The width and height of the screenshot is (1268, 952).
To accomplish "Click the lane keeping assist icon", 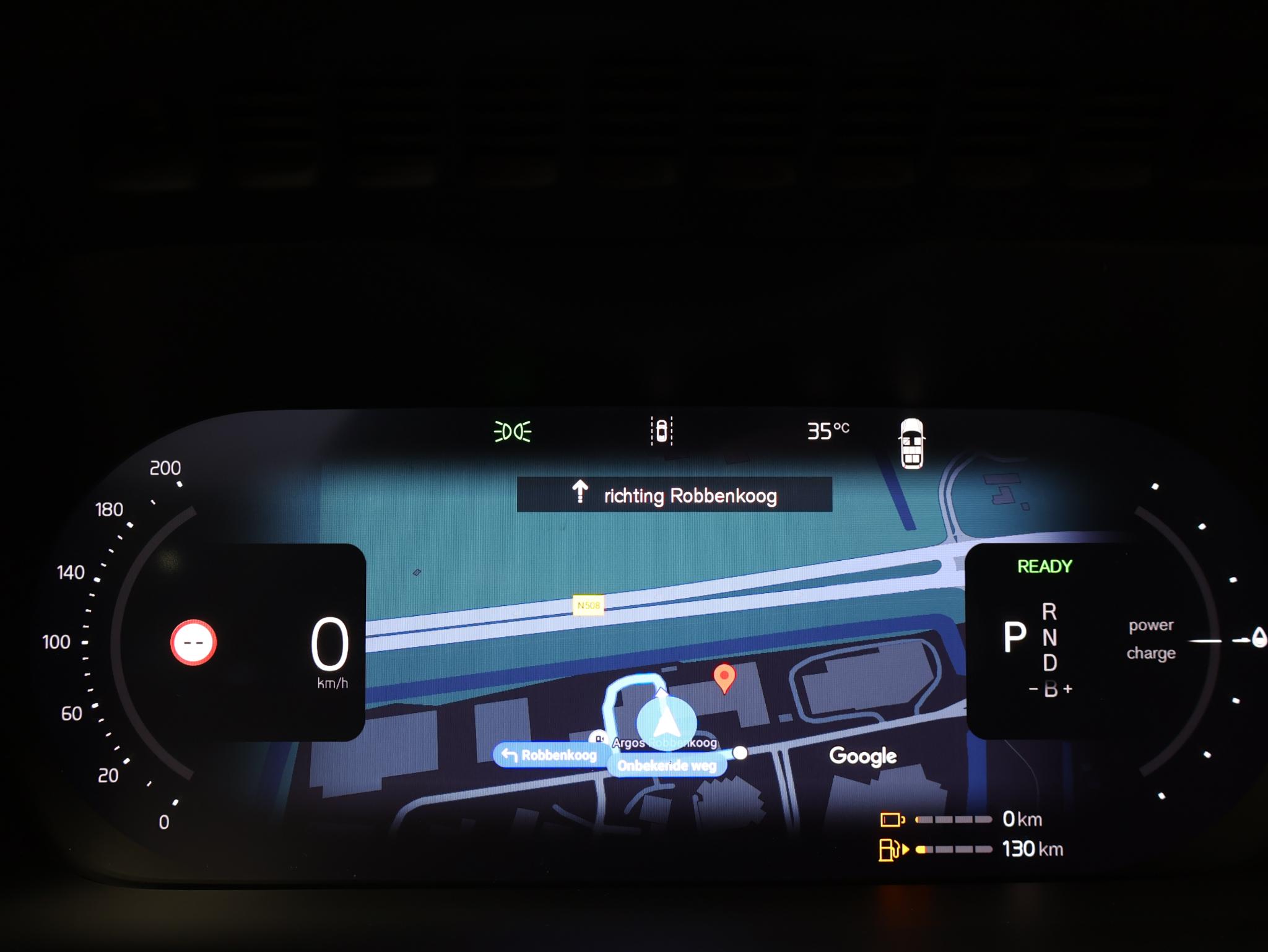I will pos(661,430).
